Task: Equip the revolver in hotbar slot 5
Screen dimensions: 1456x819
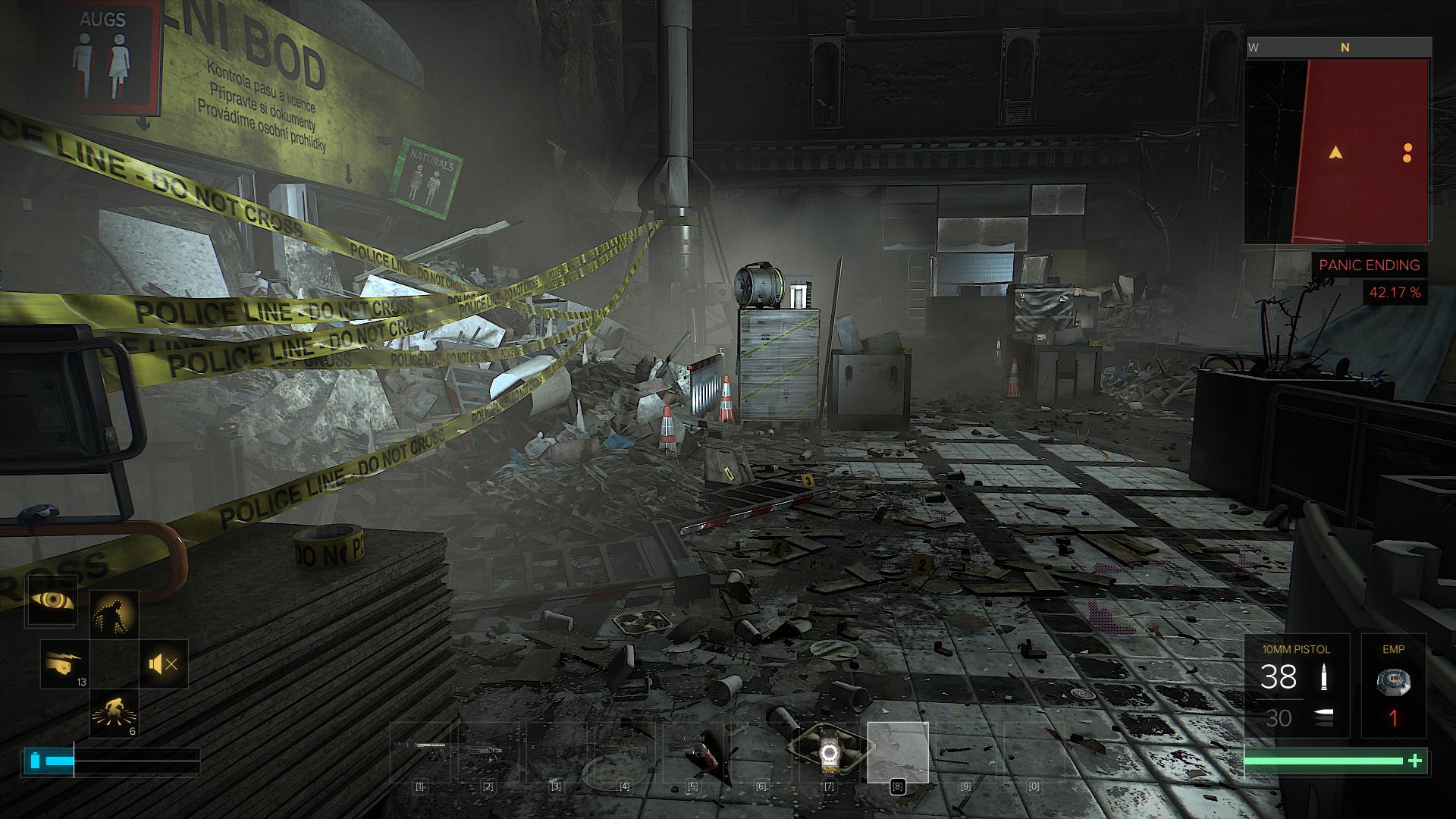Action: (692, 752)
